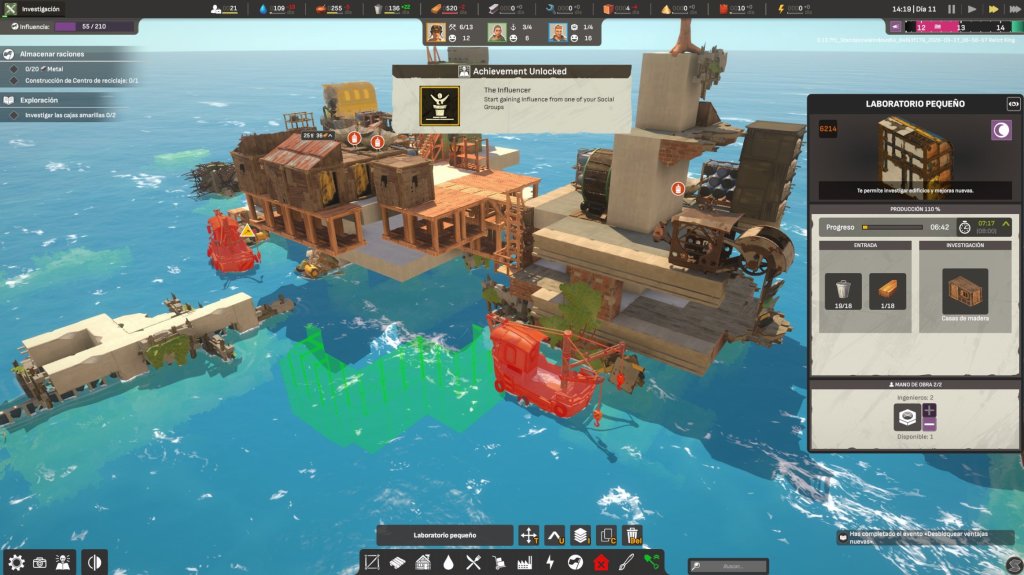Open the lightning bolt energy category
Viewport: 1024px width, 575px height.
(x=550, y=563)
